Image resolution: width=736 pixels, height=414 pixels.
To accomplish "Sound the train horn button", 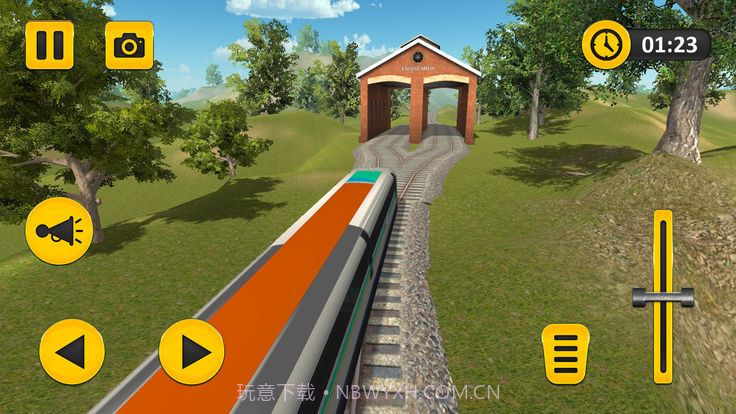I will (59, 231).
